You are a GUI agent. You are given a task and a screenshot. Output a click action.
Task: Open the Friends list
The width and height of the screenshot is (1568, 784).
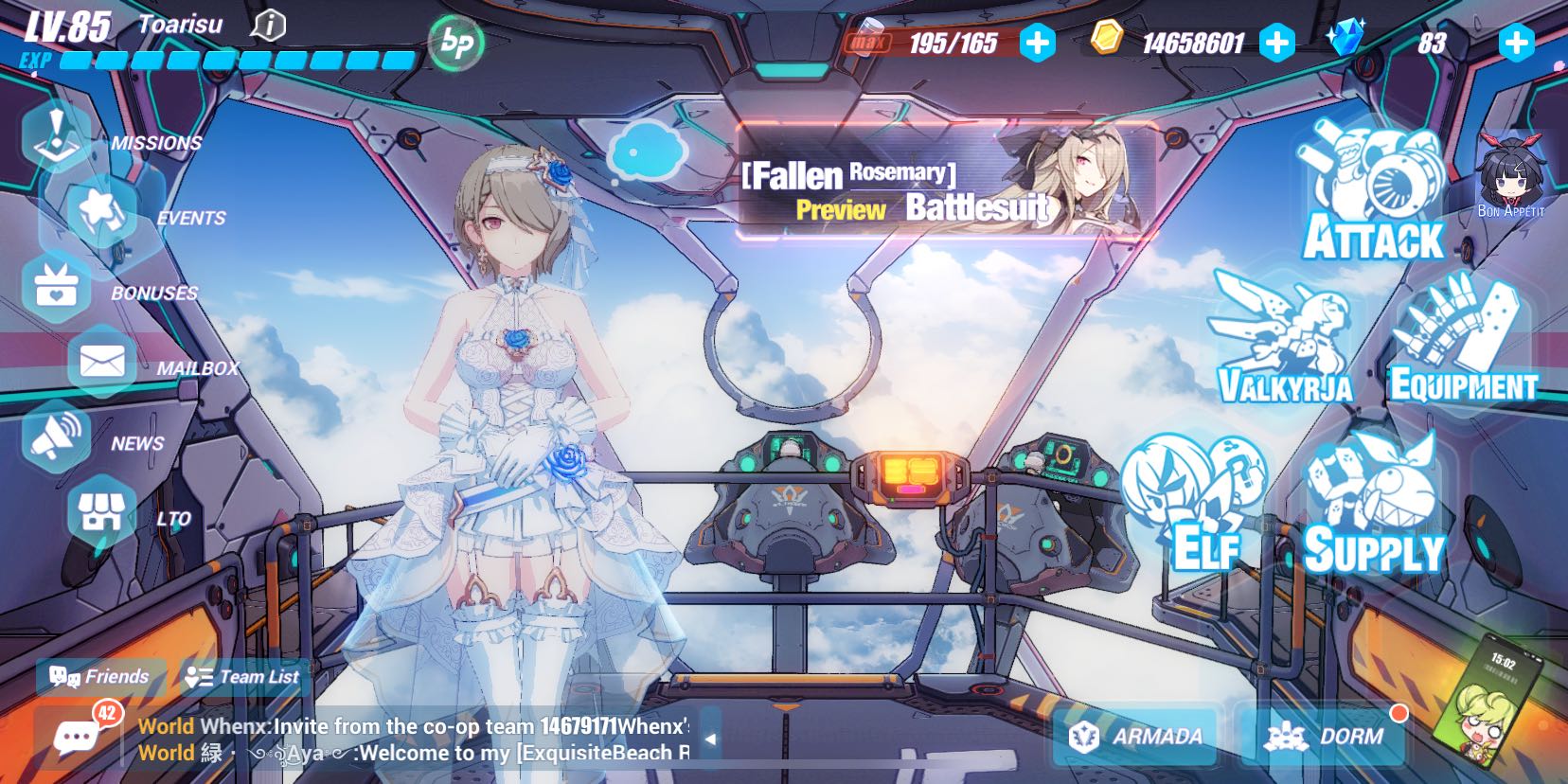click(x=100, y=676)
